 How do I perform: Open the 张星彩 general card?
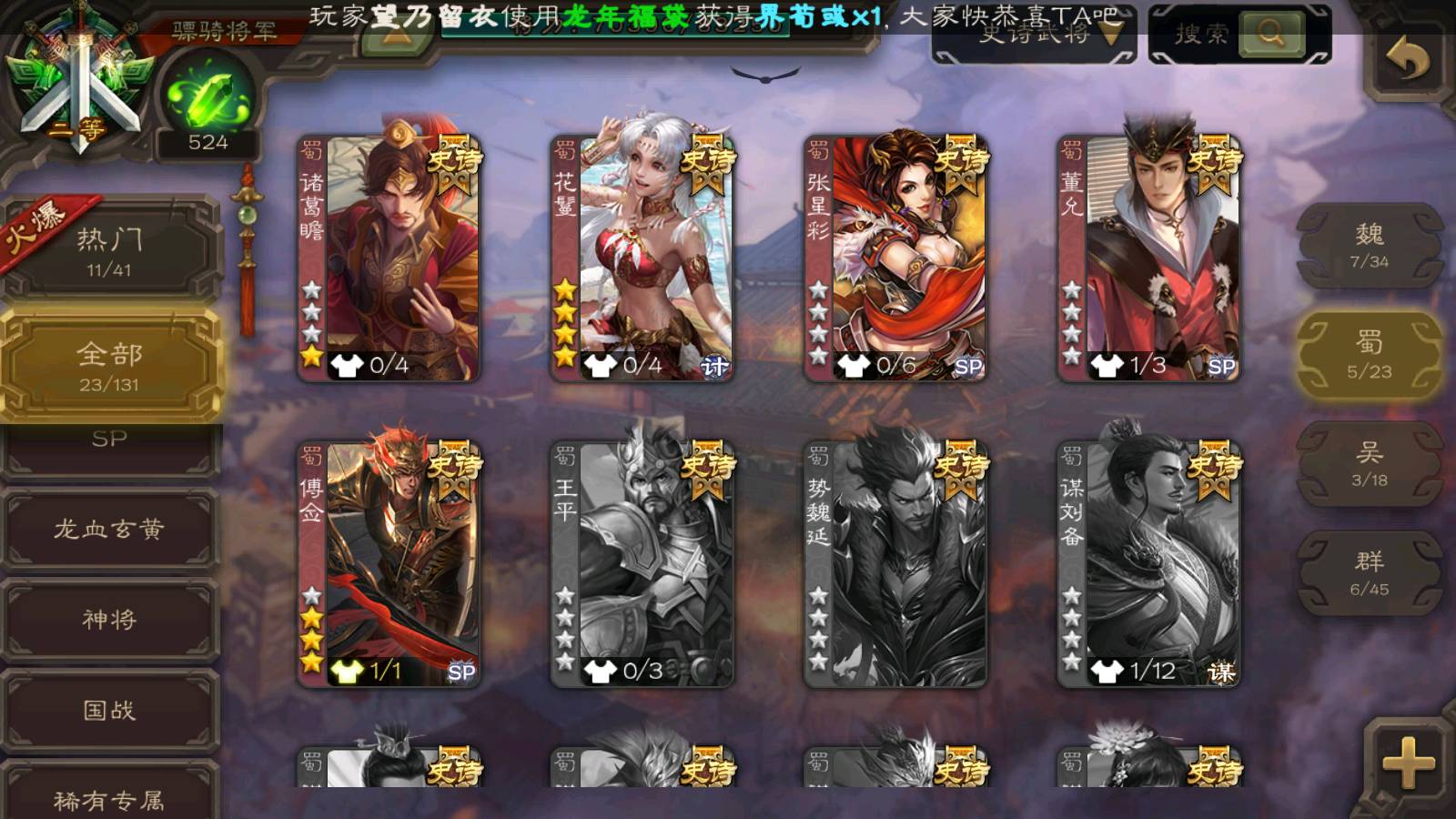[x=895, y=258]
